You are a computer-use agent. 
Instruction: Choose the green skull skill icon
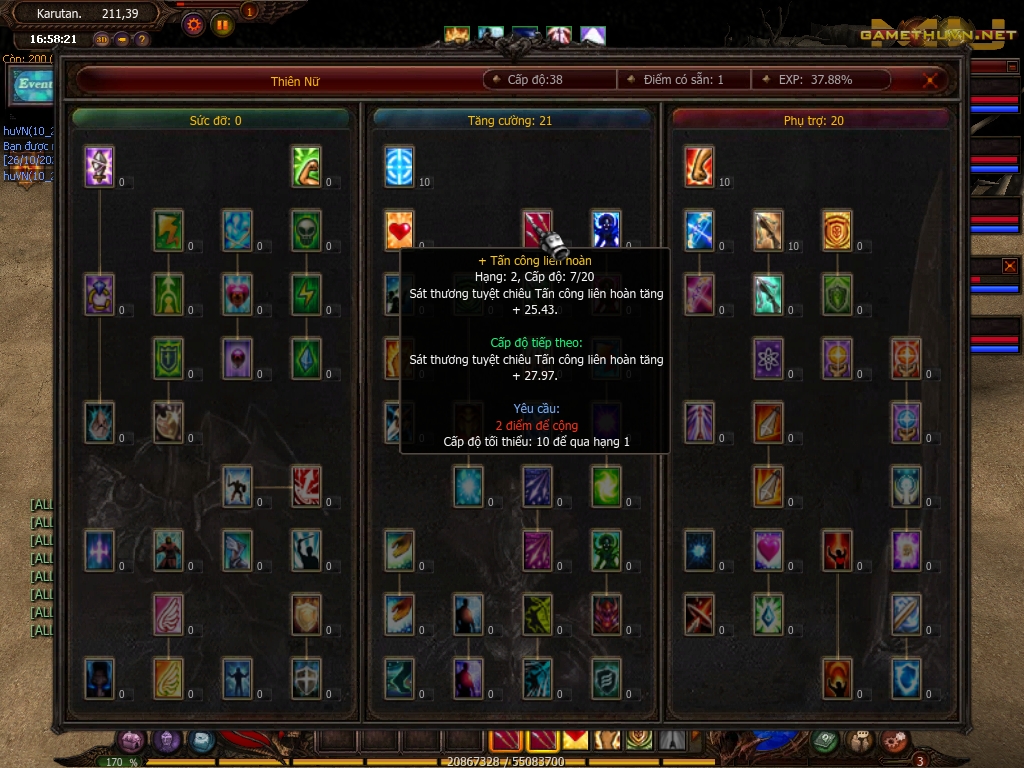click(306, 230)
